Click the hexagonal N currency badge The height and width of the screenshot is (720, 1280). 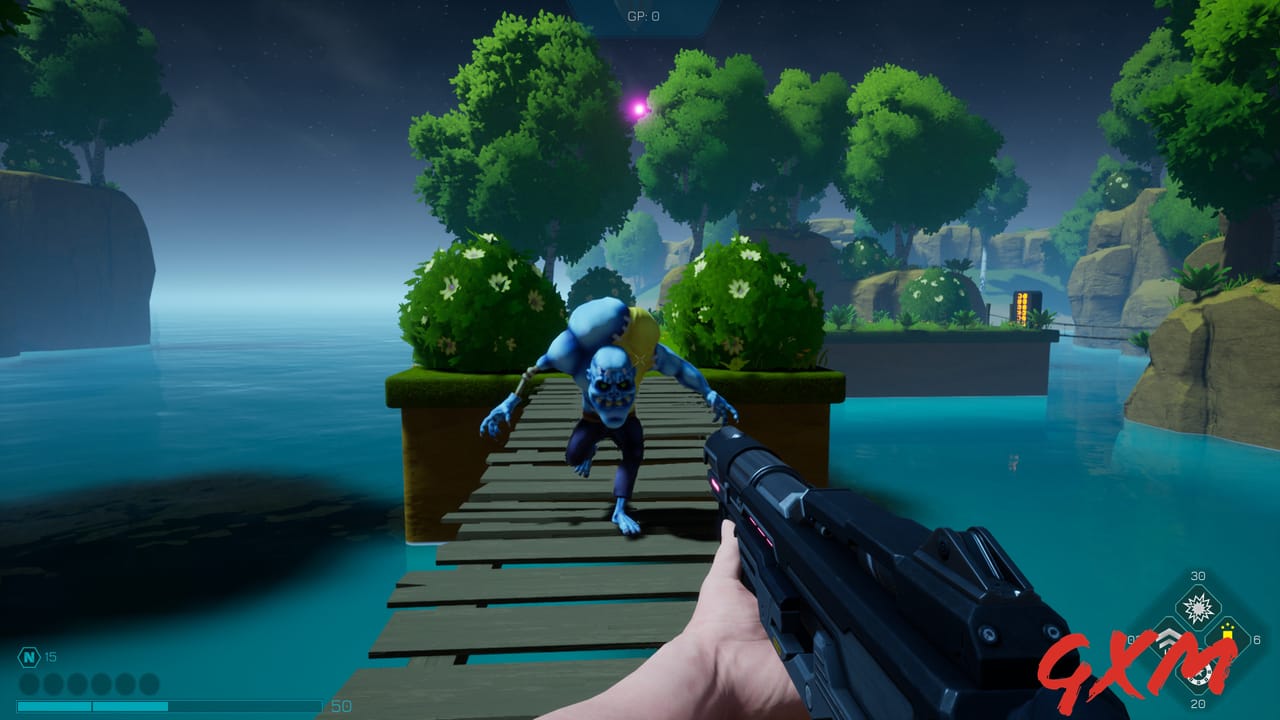28,656
